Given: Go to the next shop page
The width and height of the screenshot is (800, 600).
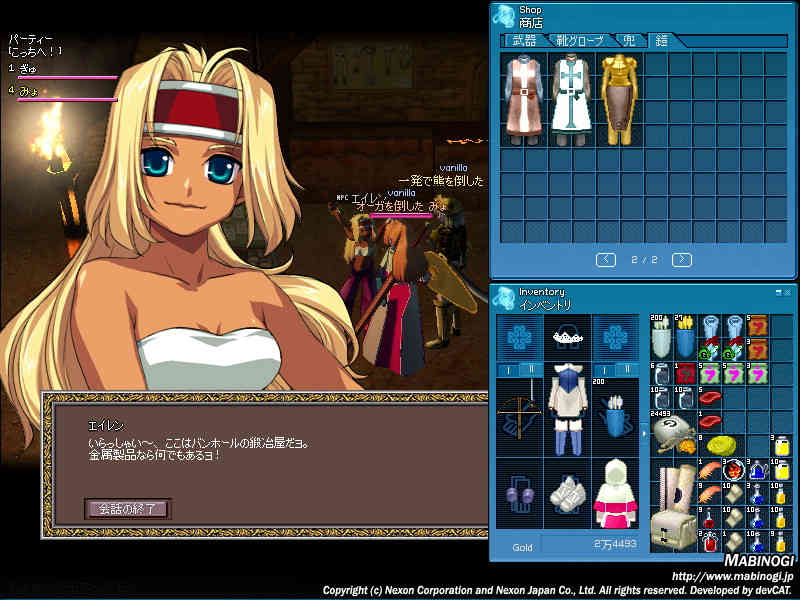Looking at the screenshot, I should 682,260.
